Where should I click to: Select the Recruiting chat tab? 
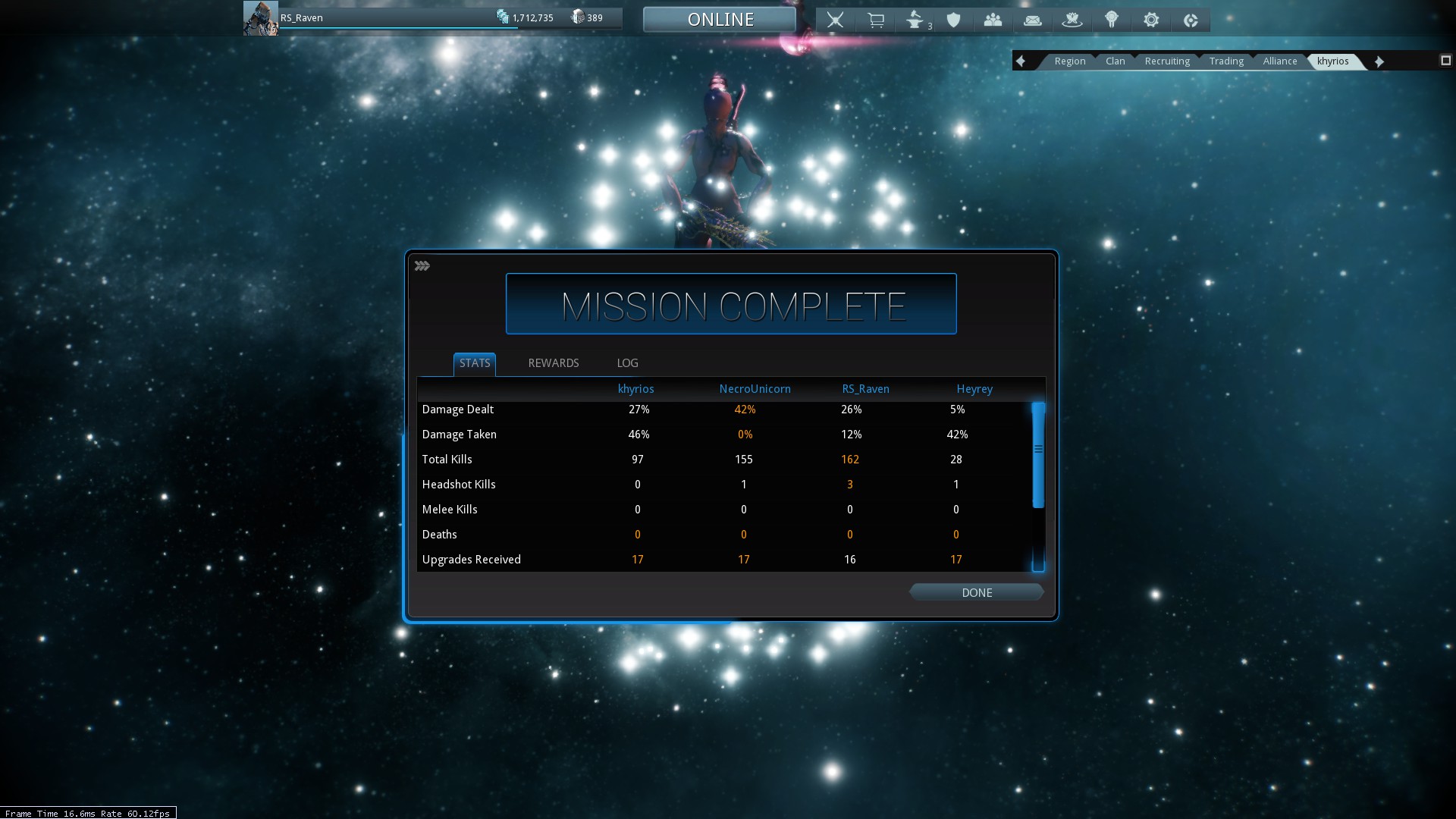click(x=1167, y=61)
